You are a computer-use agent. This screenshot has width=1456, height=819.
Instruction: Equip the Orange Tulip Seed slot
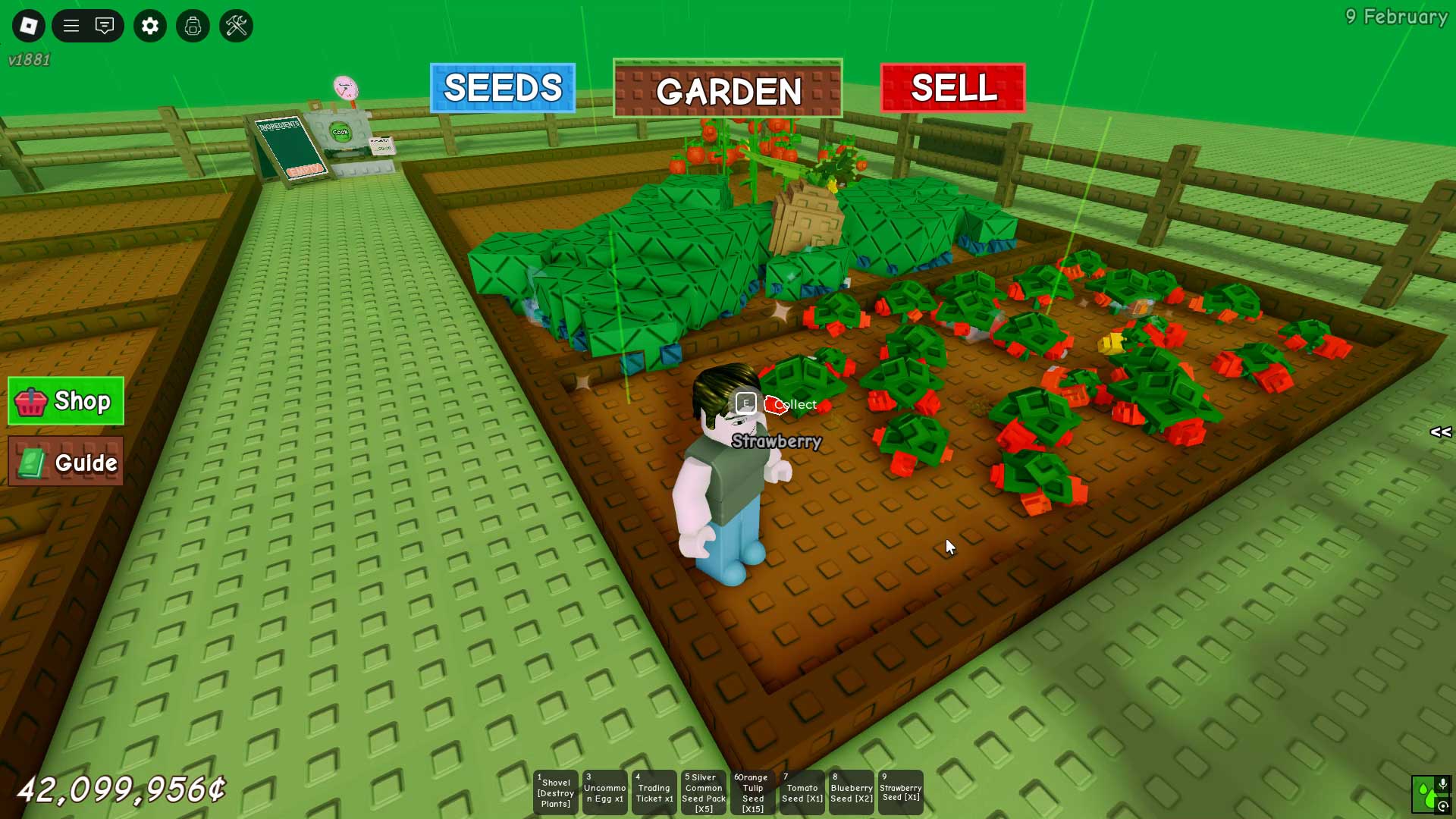(x=753, y=792)
